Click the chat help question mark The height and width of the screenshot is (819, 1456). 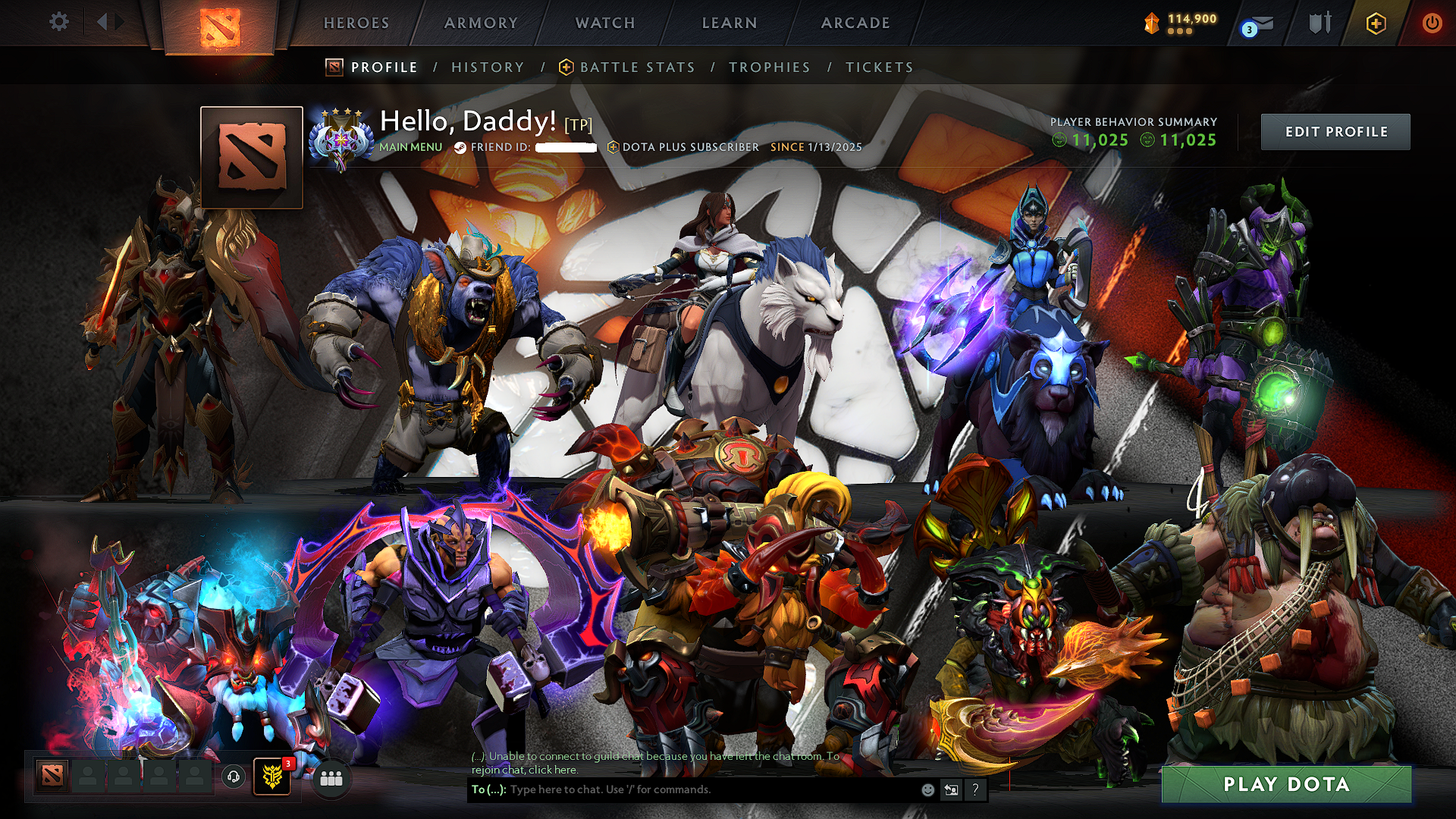pos(976,789)
